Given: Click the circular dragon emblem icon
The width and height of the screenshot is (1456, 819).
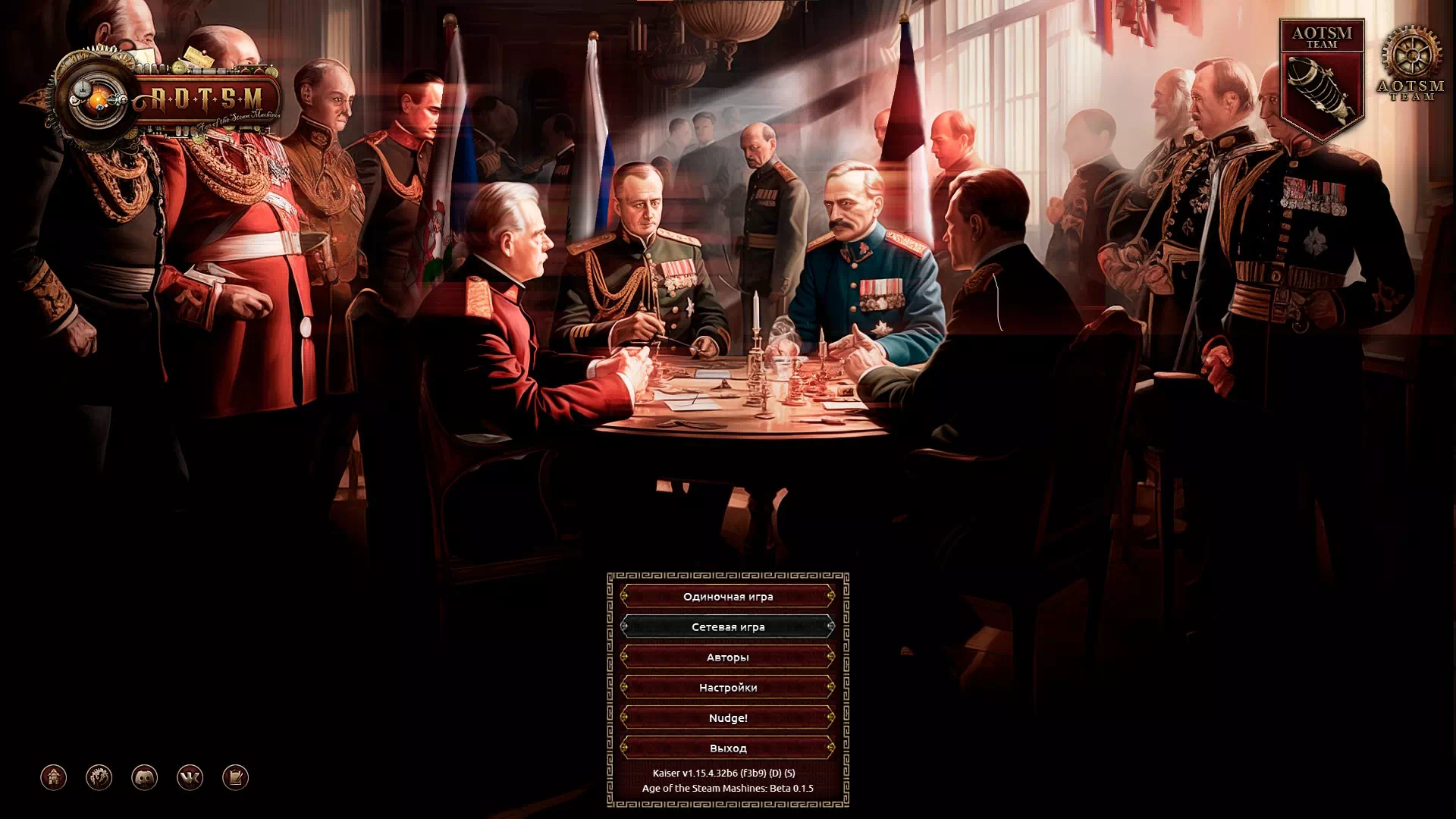Looking at the screenshot, I should click(x=100, y=777).
